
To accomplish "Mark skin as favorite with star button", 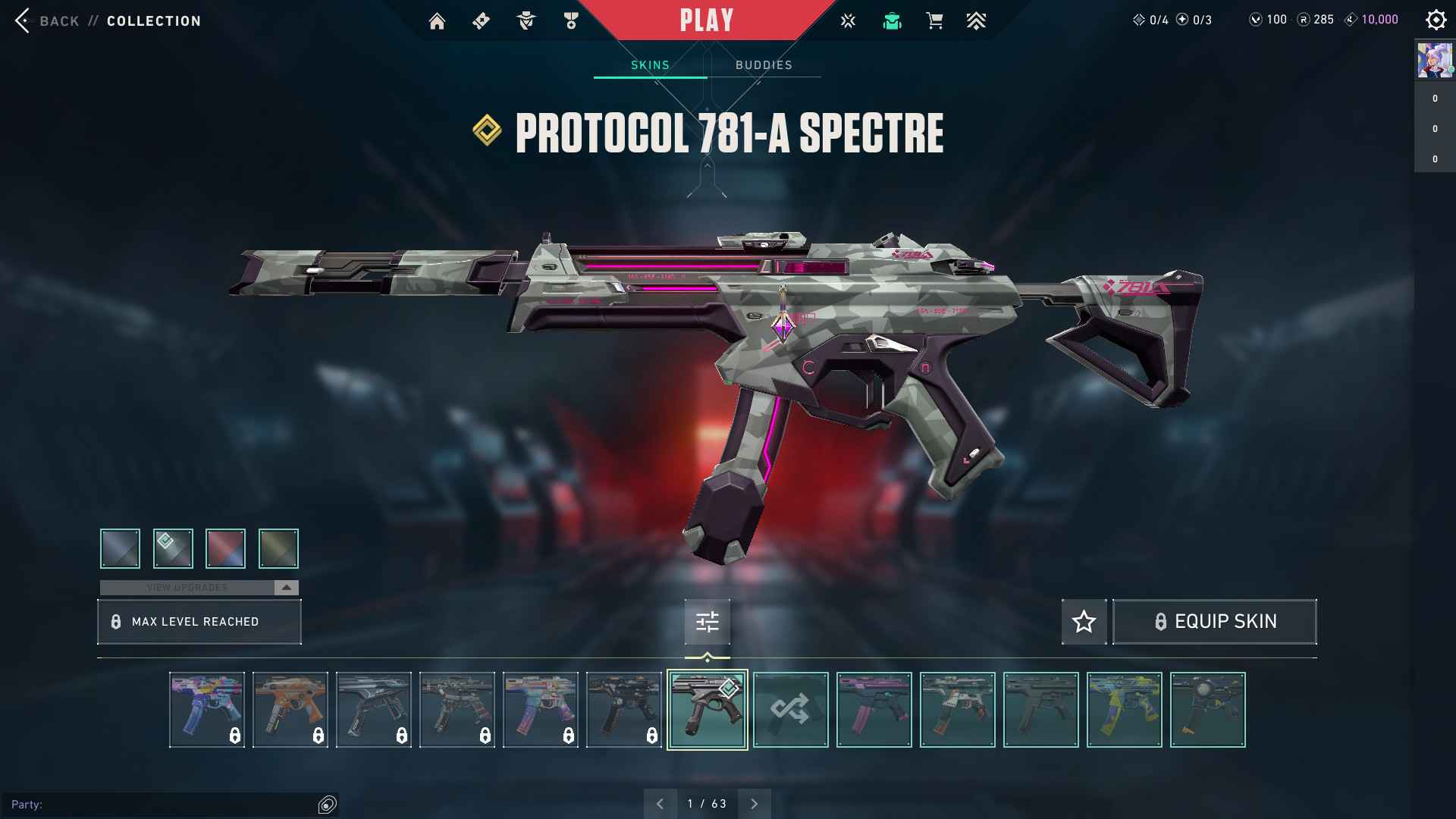I will tap(1084, 622).
